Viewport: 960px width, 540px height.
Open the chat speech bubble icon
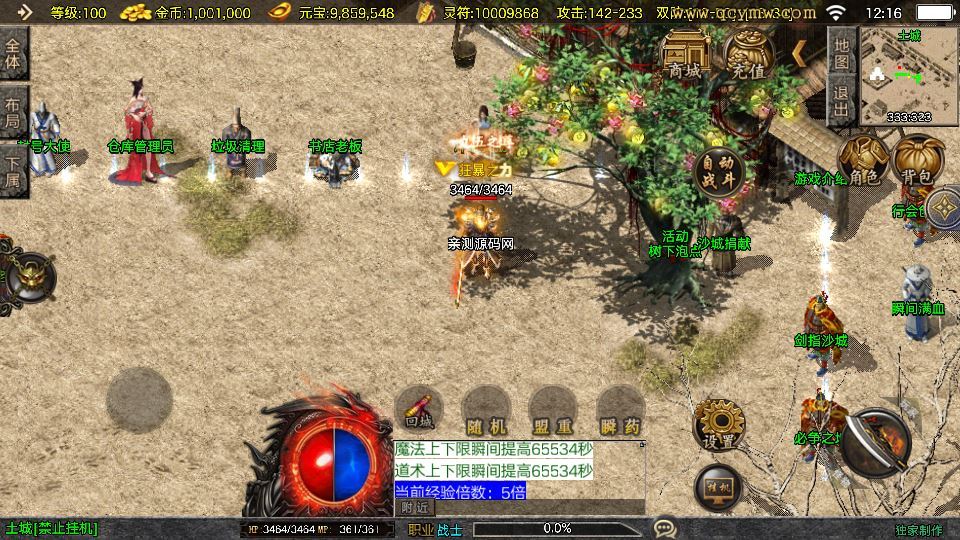click(663, 527)
